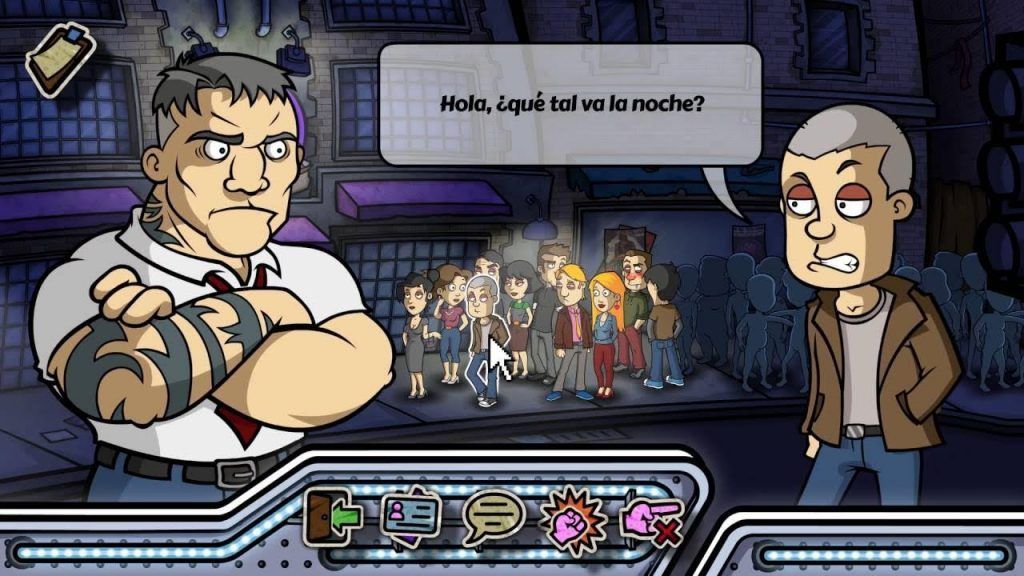Open the clipboard notes icon
The height and width of the screenshot is (576, 1024).
point(58,57)
